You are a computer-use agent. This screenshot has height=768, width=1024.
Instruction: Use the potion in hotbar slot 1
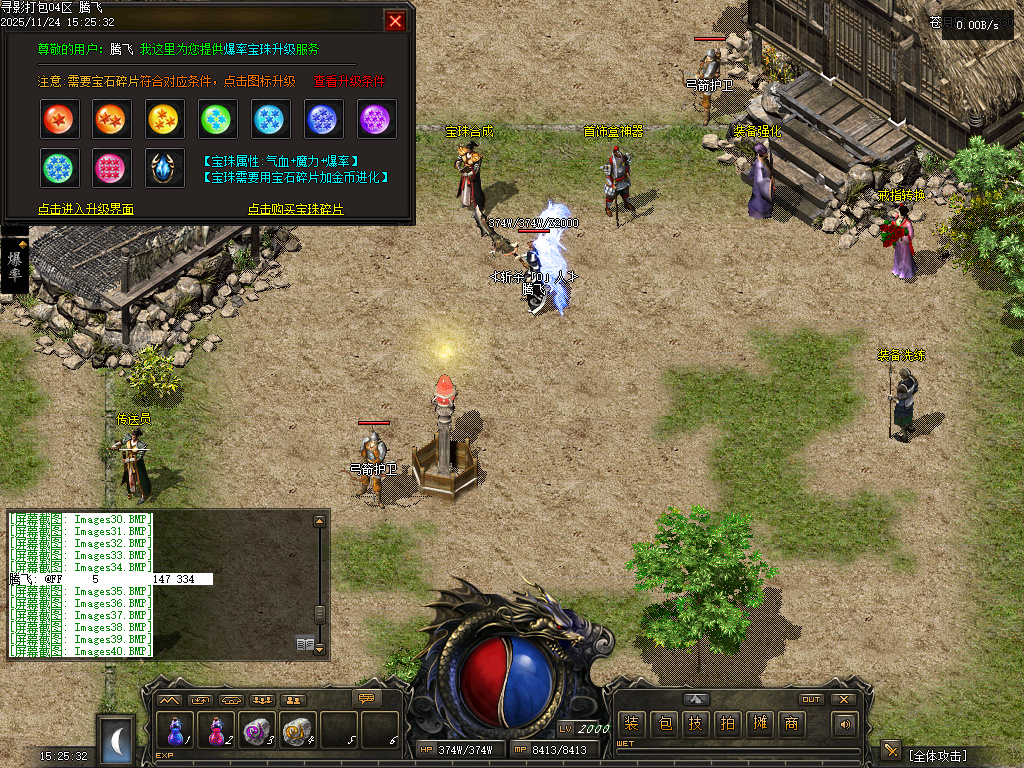pyautogui.click(x=176, y=730)
